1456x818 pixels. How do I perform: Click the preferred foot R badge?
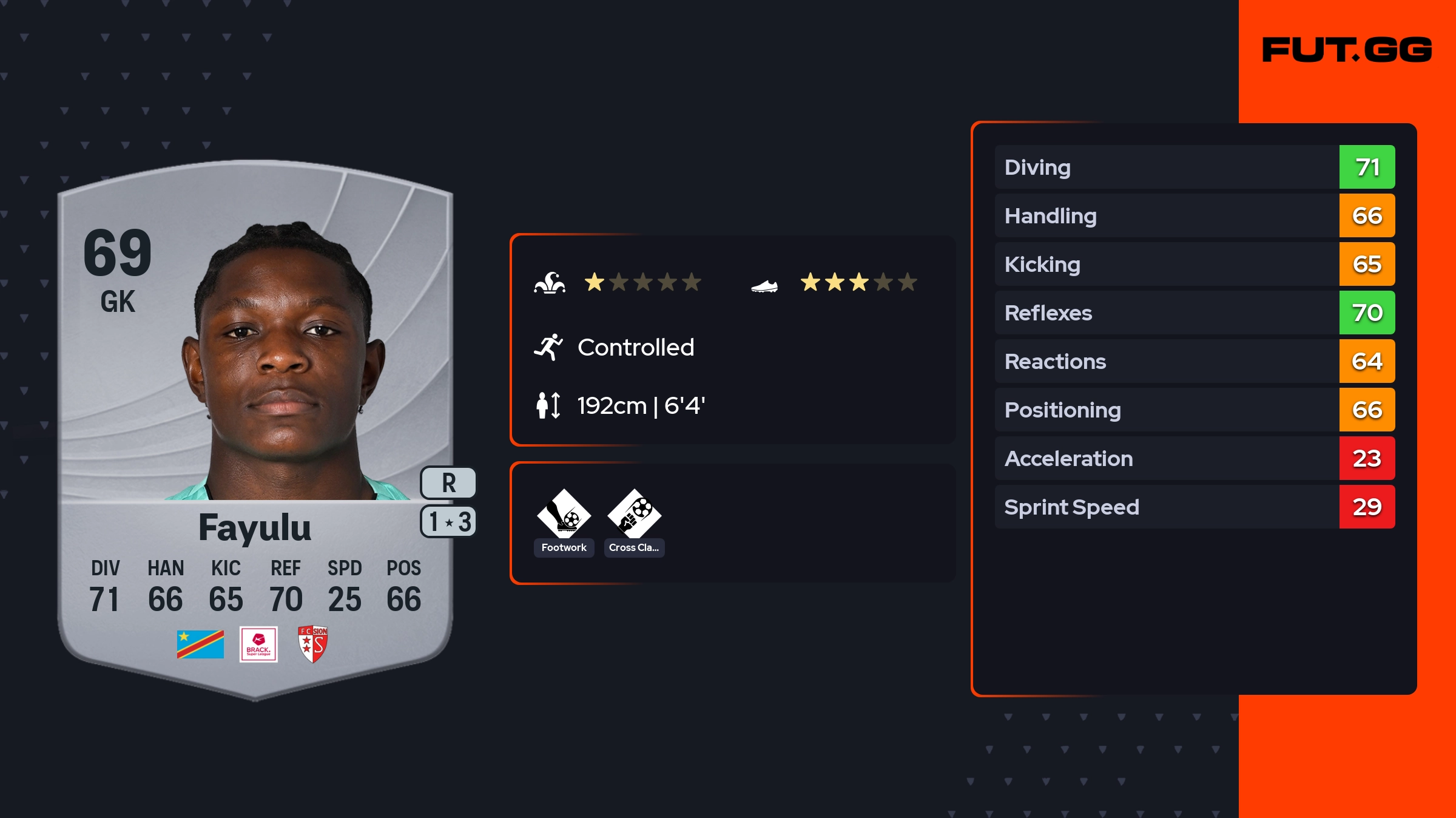(448, 483)
